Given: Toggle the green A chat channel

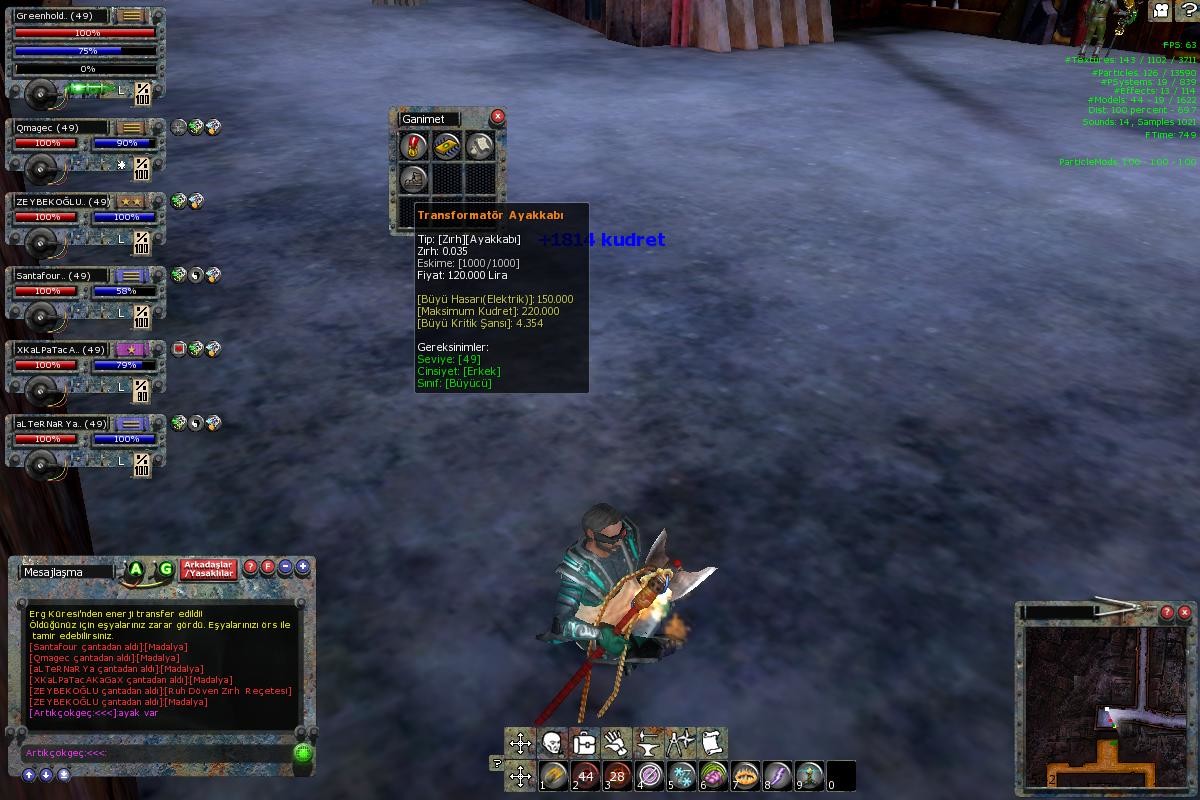Looking at the screenshot, I should coord(136,569).
